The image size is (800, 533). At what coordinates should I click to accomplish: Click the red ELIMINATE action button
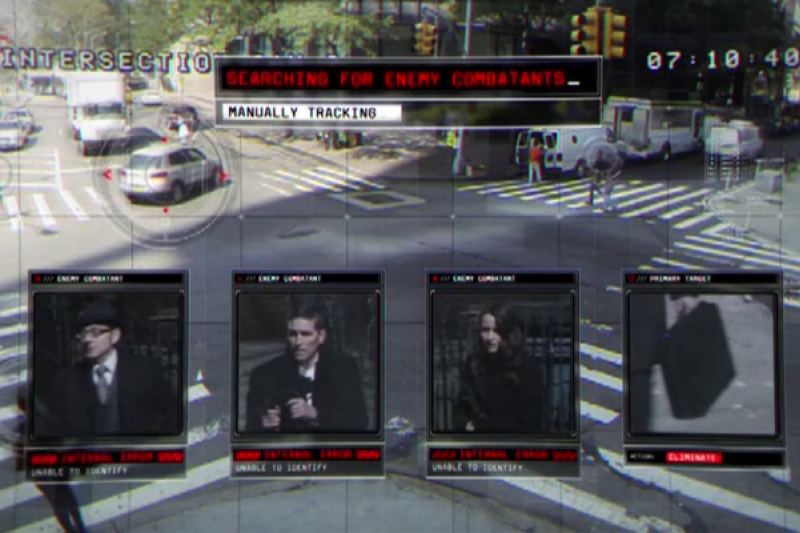click(x=693, y=457)
